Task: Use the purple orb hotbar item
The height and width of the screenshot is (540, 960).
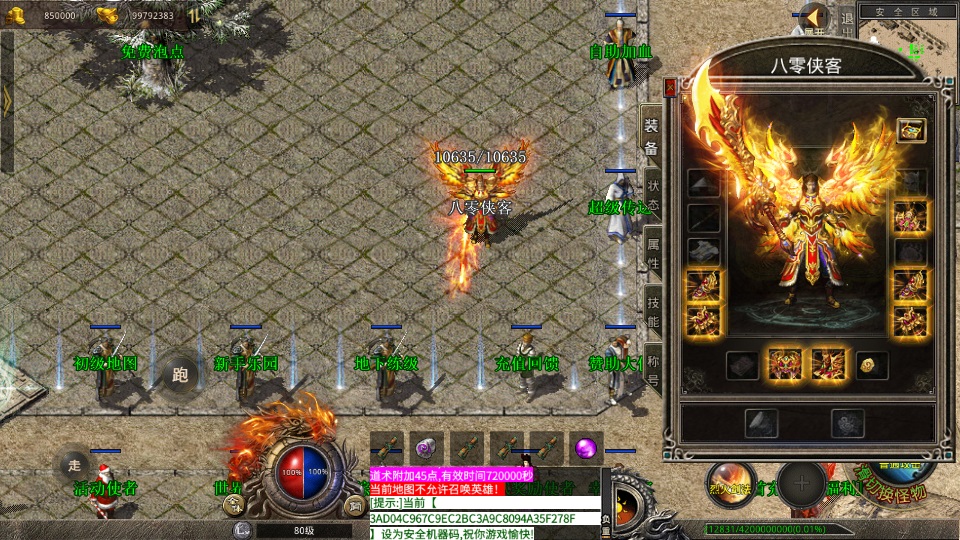Action: (x=586, y=447)
